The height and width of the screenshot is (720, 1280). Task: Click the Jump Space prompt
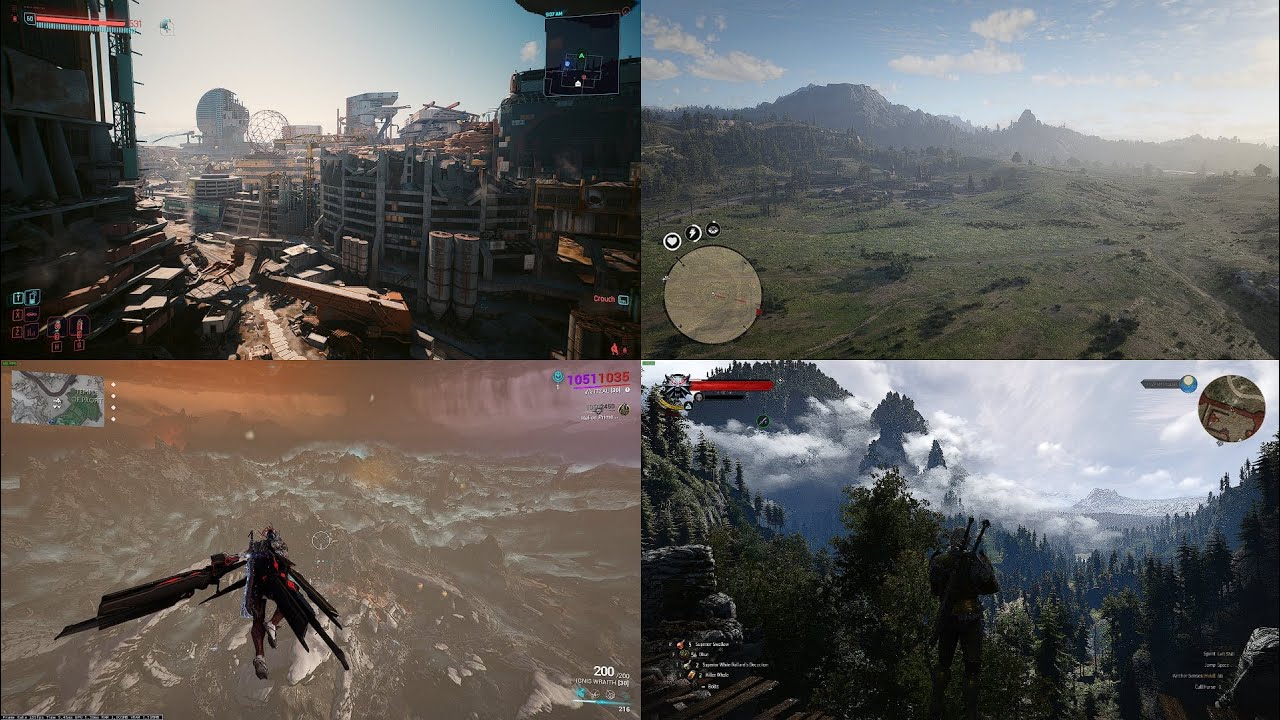1216,666
